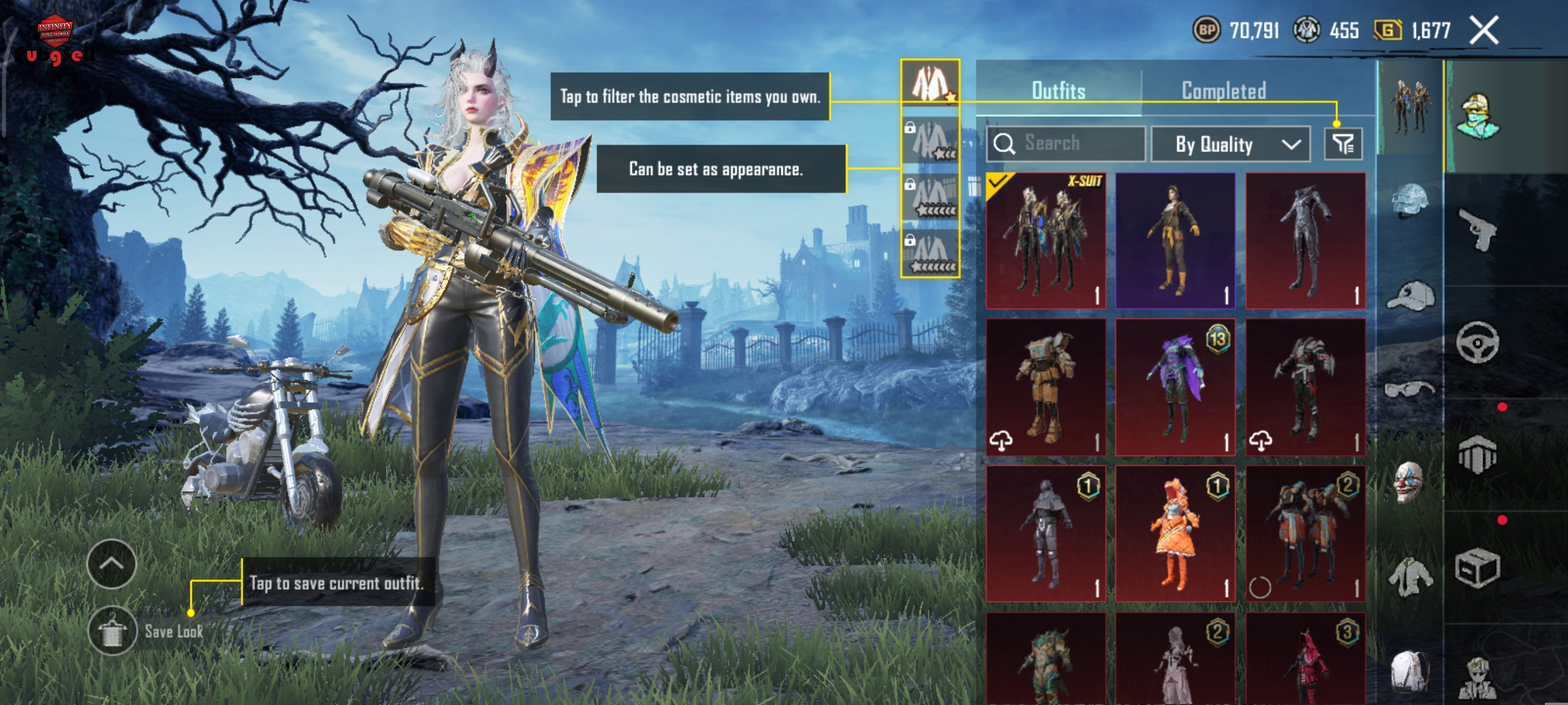
Task: Open the steering wheel vehicle category
Action: (1477, 342)
